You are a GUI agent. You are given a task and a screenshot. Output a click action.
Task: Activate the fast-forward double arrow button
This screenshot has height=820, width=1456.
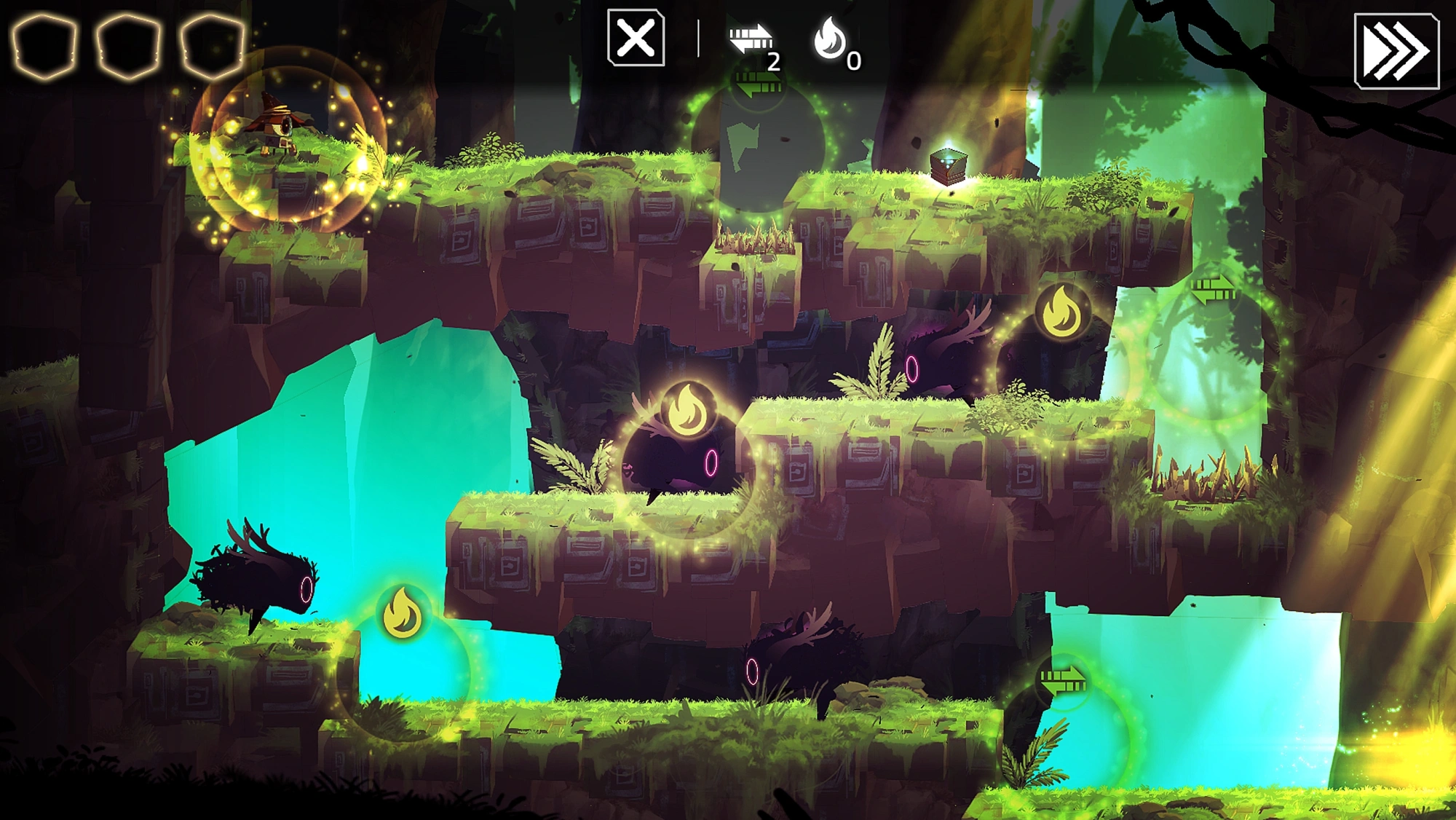[x=1396, y=51]
